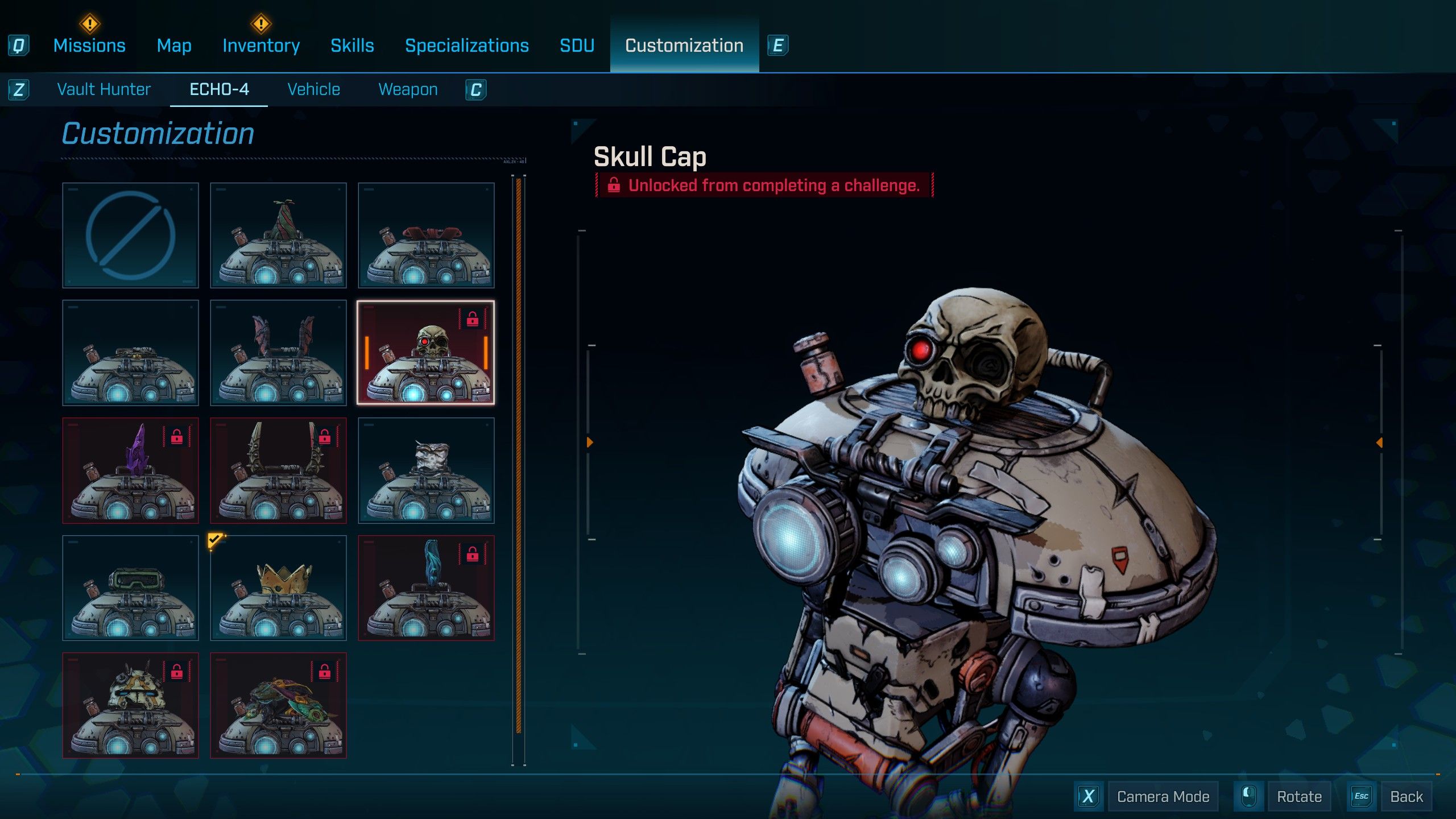Viewport: 1456px width, 819px height.
Task: Select the bat wings attachment tile
Action: (279, 353)
